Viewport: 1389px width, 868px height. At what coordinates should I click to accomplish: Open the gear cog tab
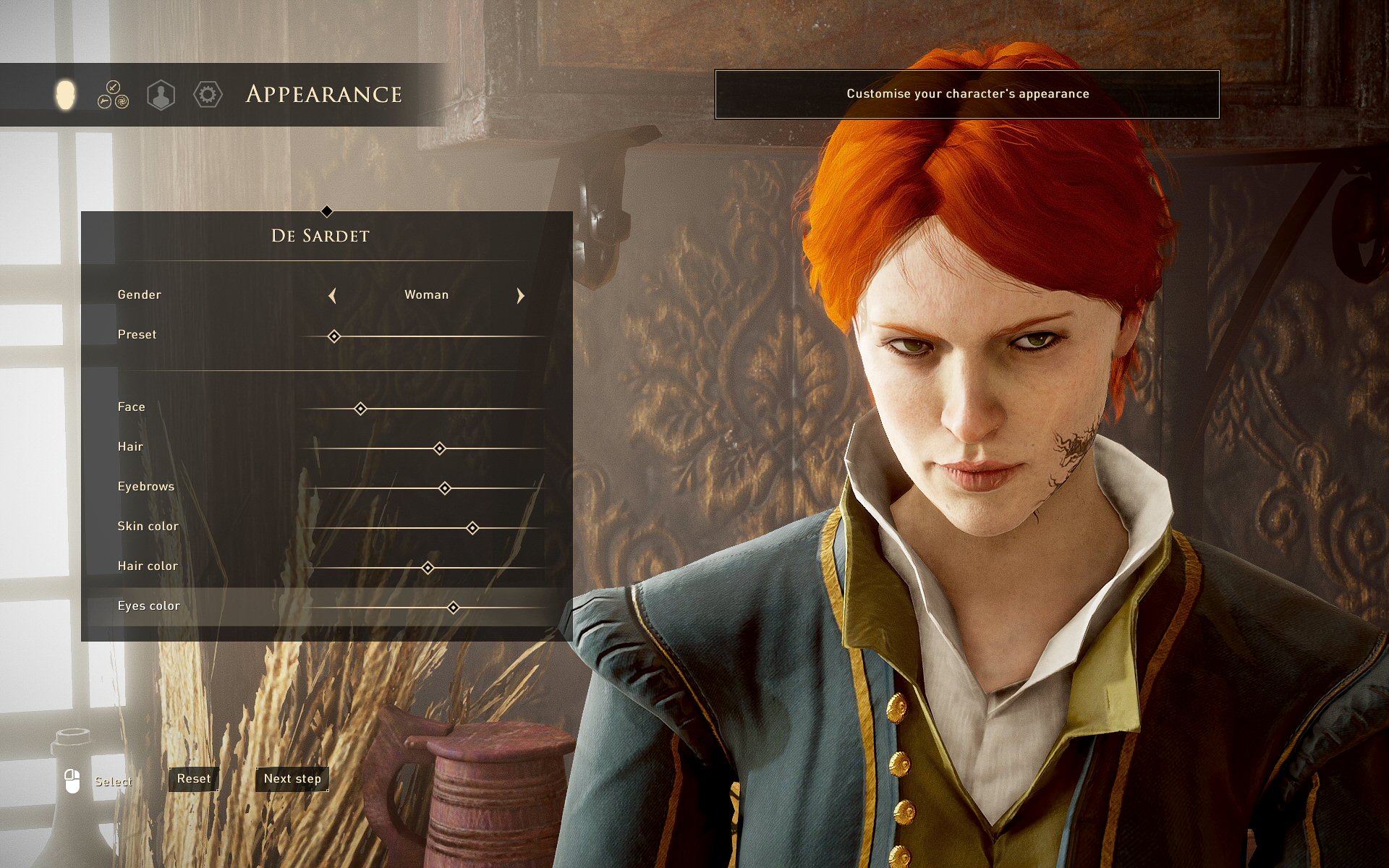tap(208, 95)
